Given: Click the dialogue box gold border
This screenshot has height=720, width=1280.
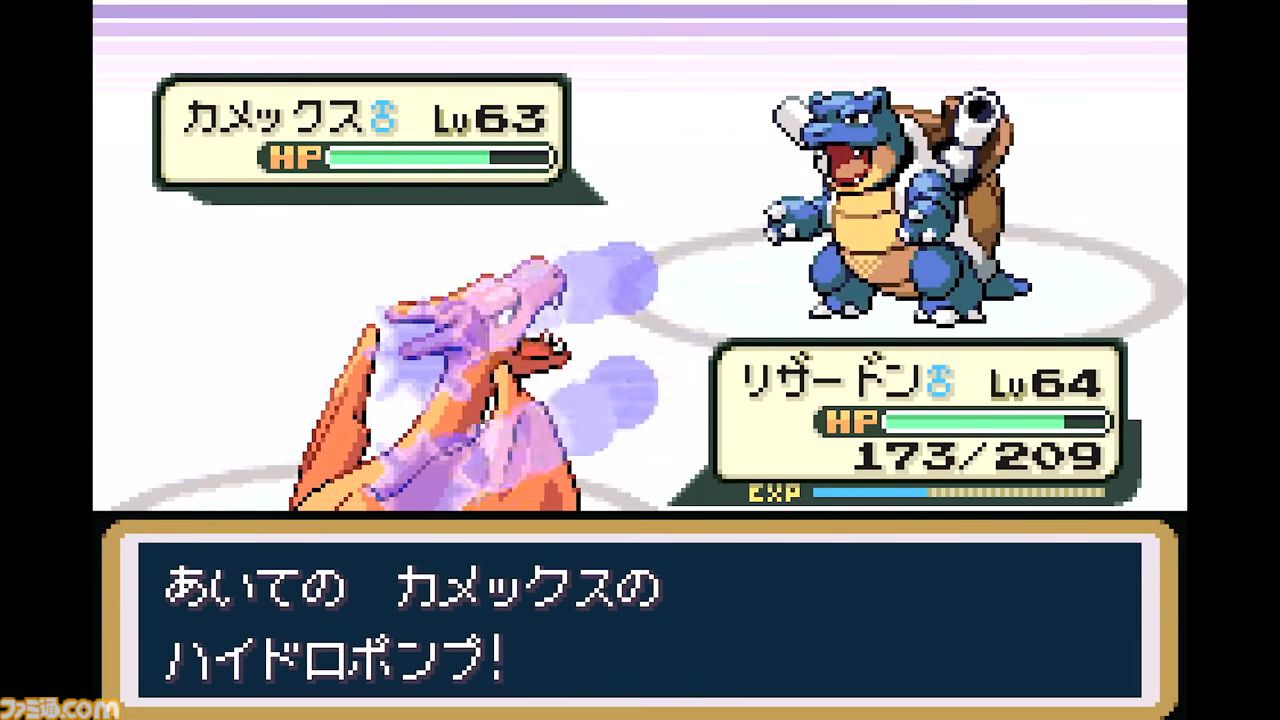Looking at the screenshot, I should tap(640, 527).
